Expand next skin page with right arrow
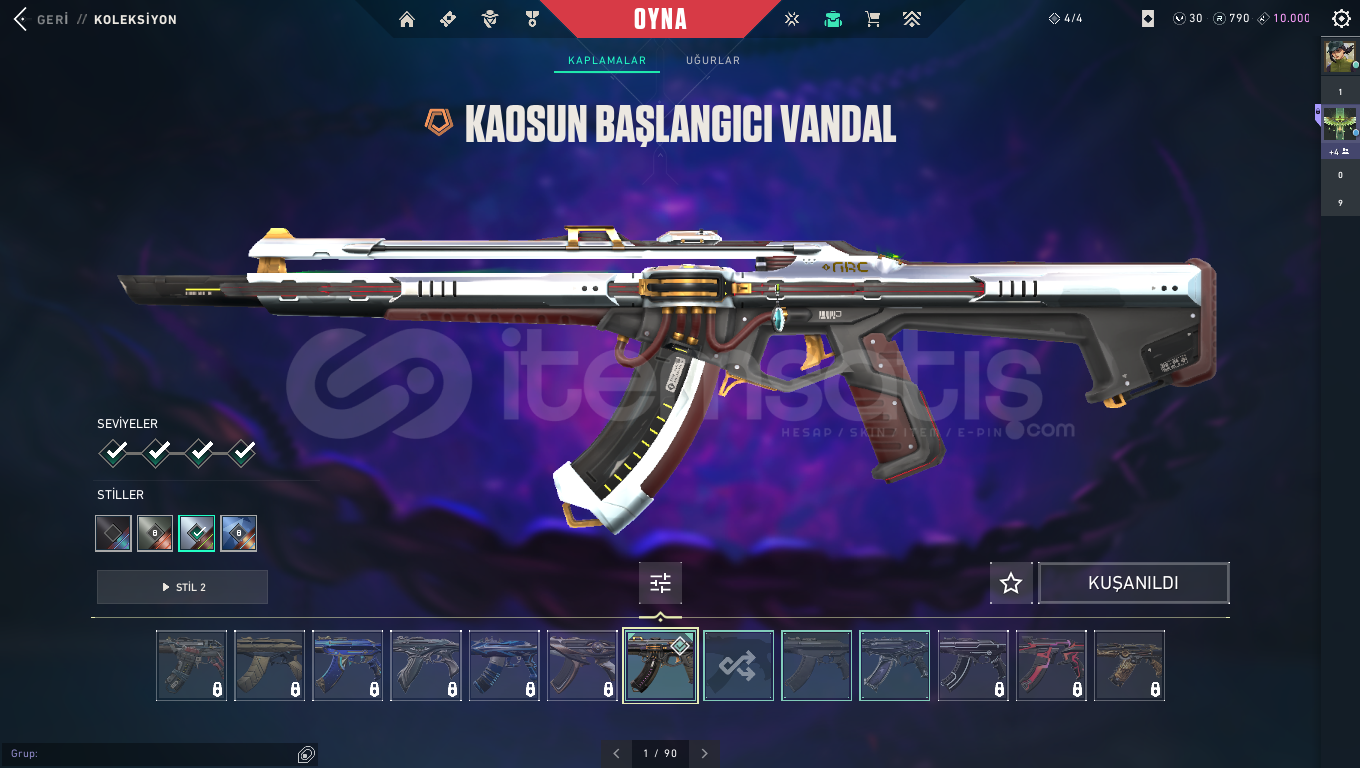 [704, 753]
